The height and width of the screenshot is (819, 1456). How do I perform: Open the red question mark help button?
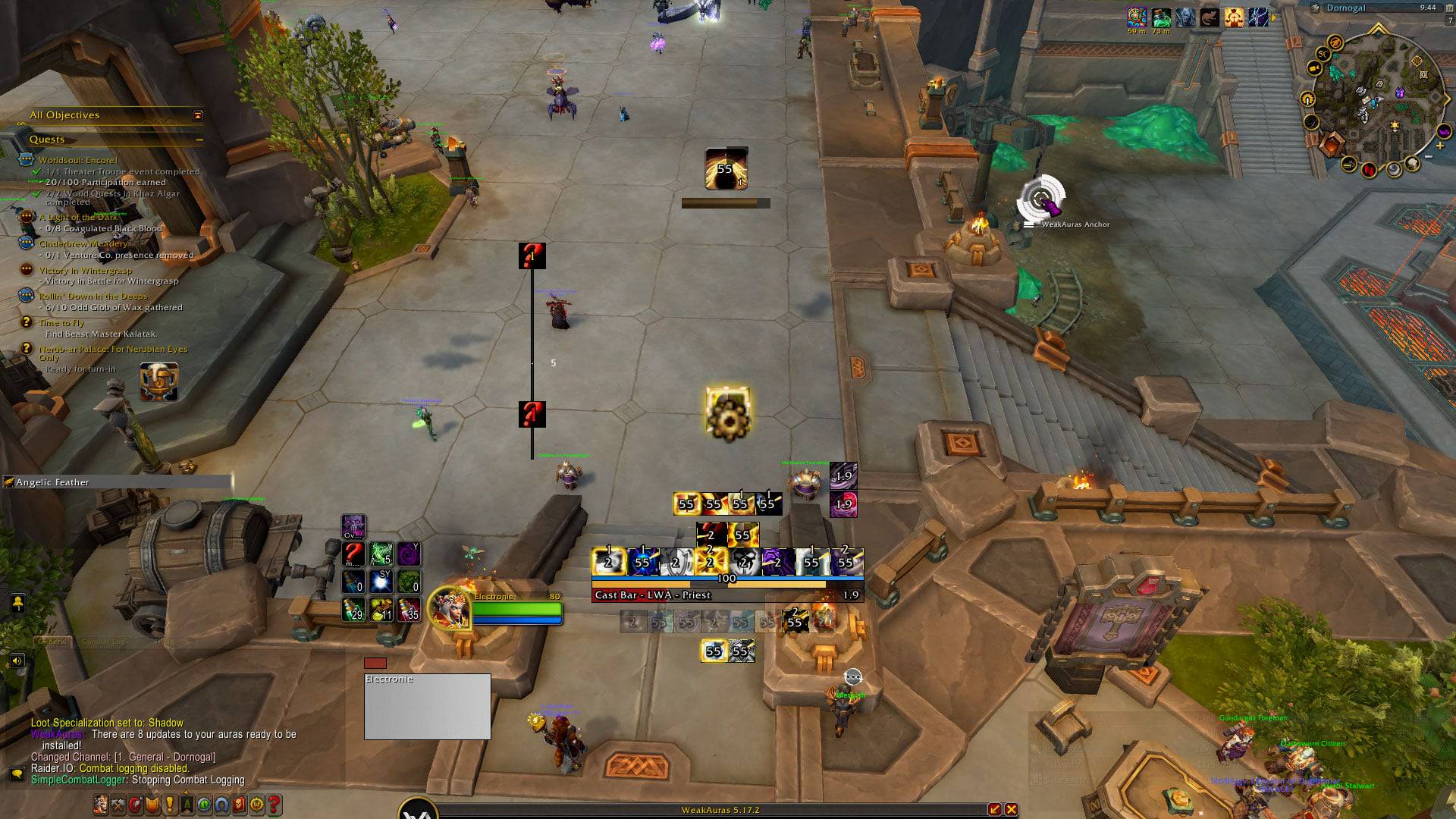(275, 805)
